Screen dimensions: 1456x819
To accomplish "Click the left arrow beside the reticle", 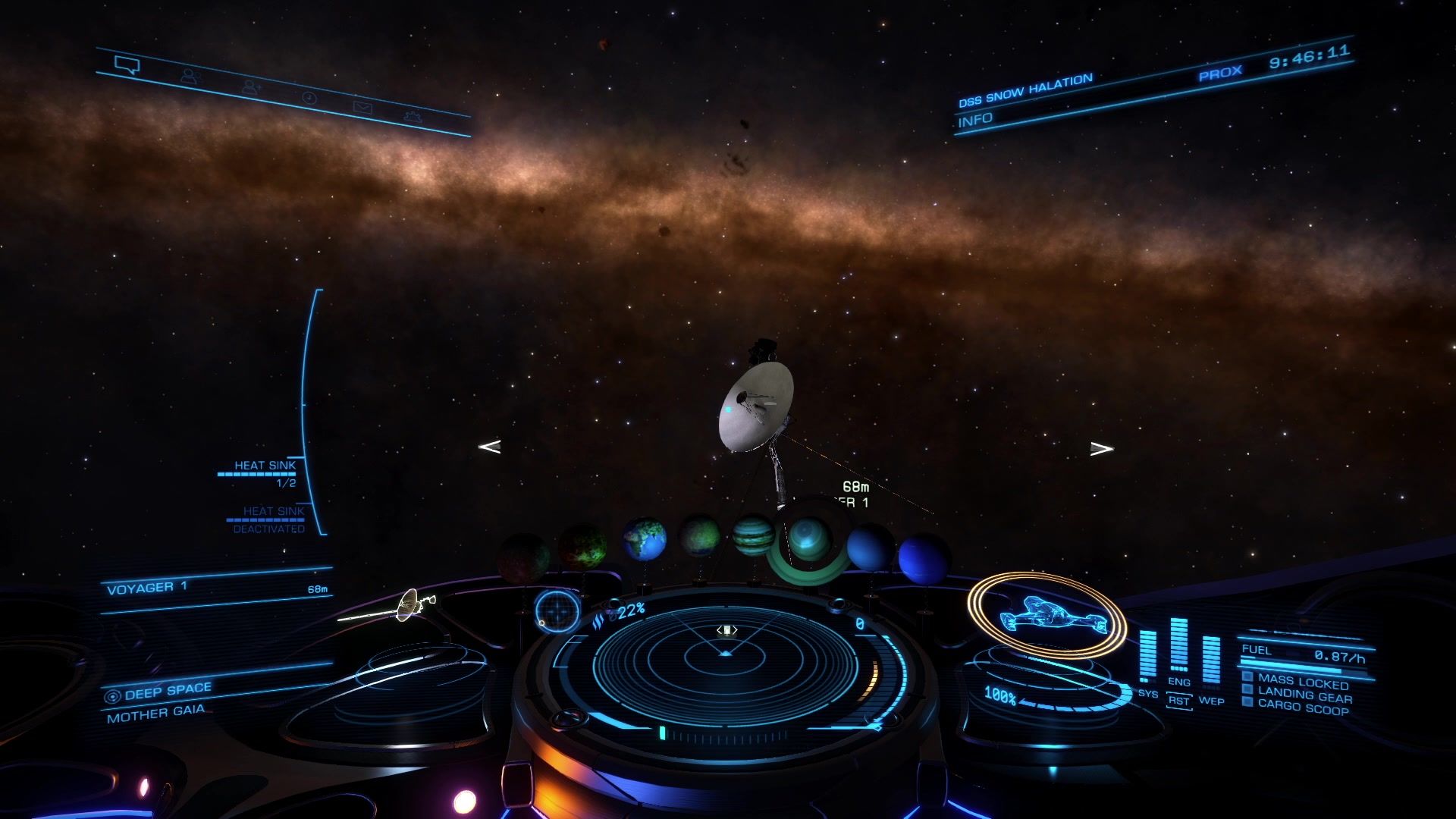I will (x=490, y=447).
